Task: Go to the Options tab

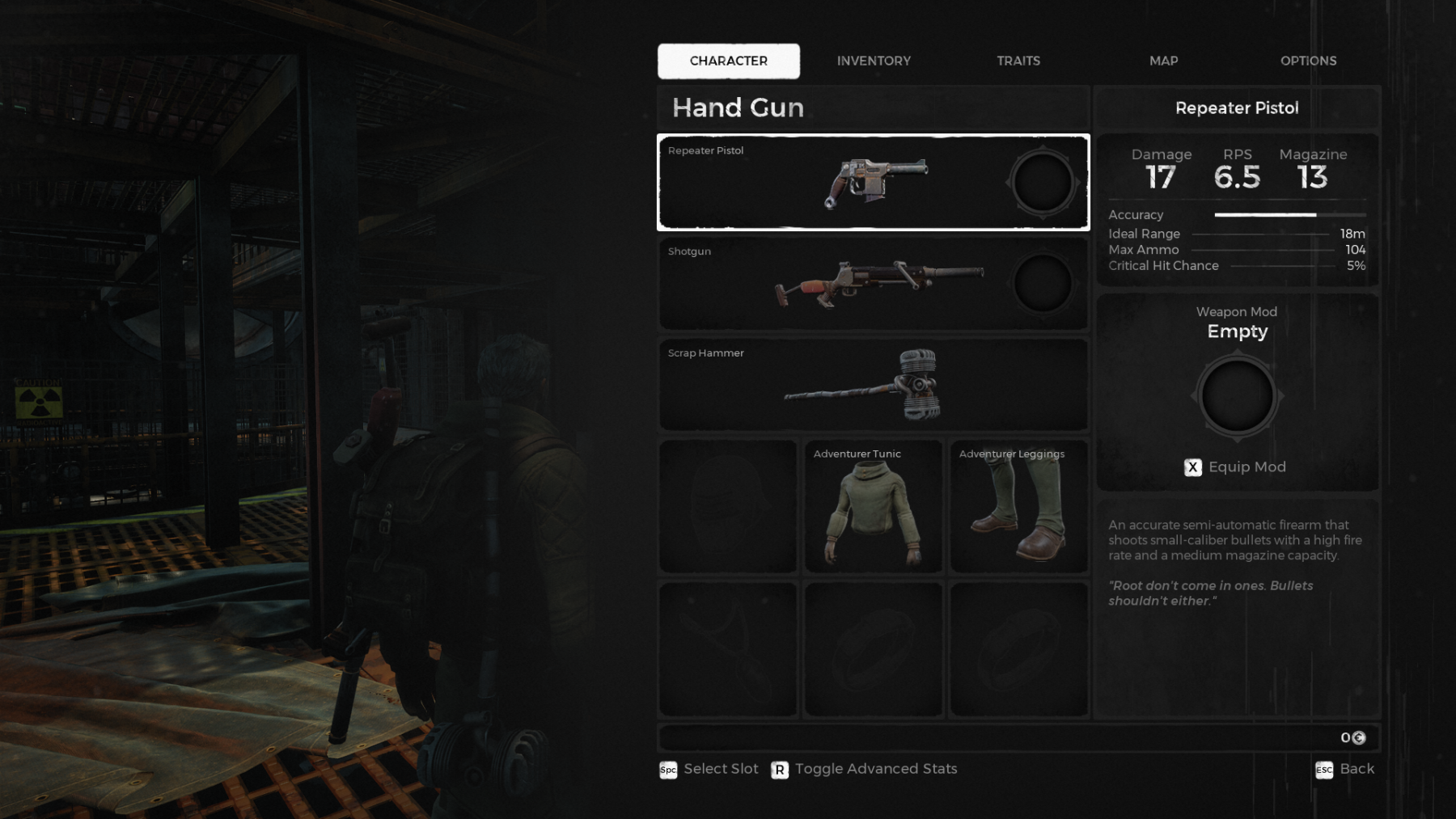Action: coord(1308,61)
